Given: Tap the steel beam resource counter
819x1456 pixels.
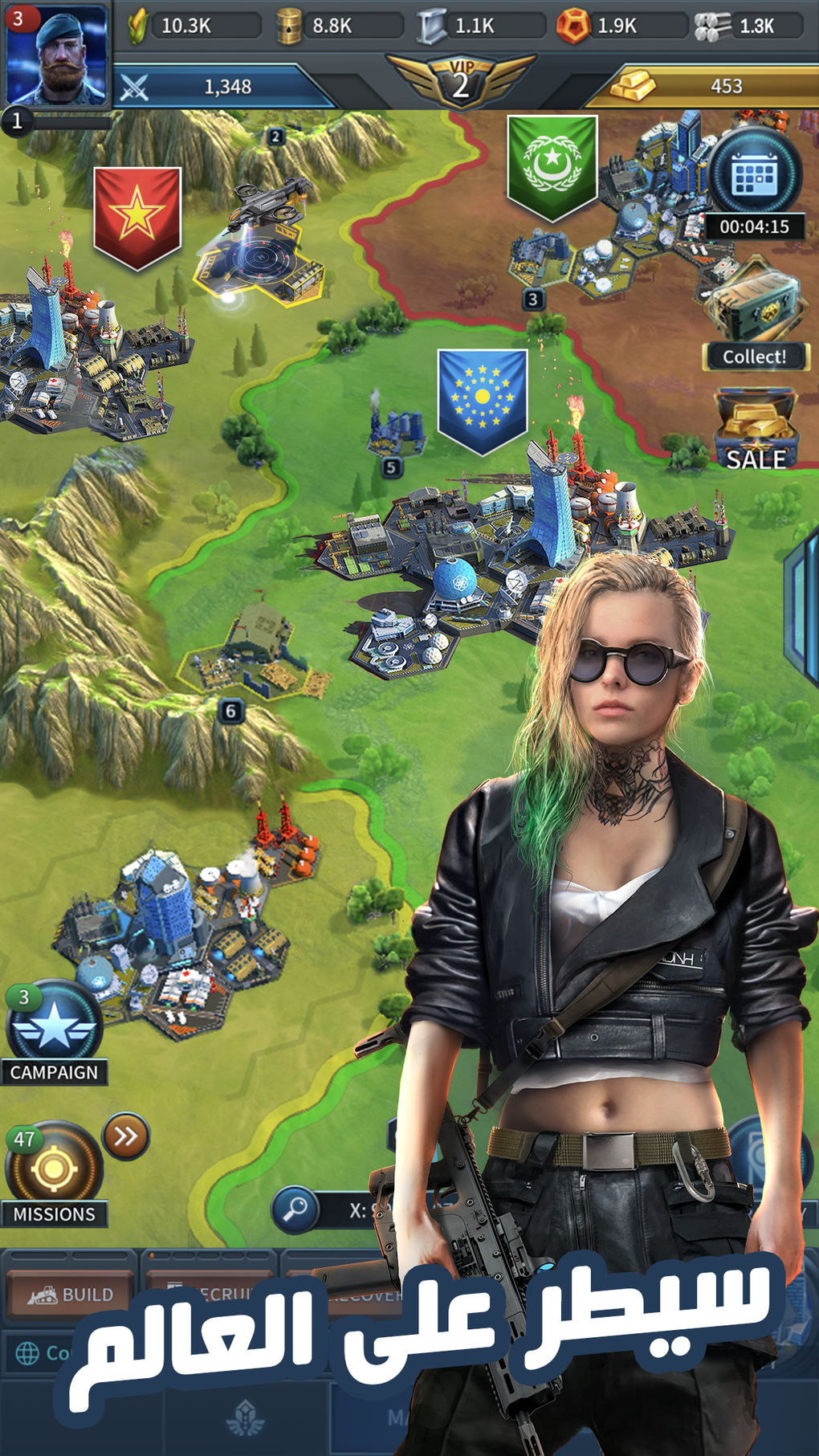Looking at the screenshot, I should (479, 26).
